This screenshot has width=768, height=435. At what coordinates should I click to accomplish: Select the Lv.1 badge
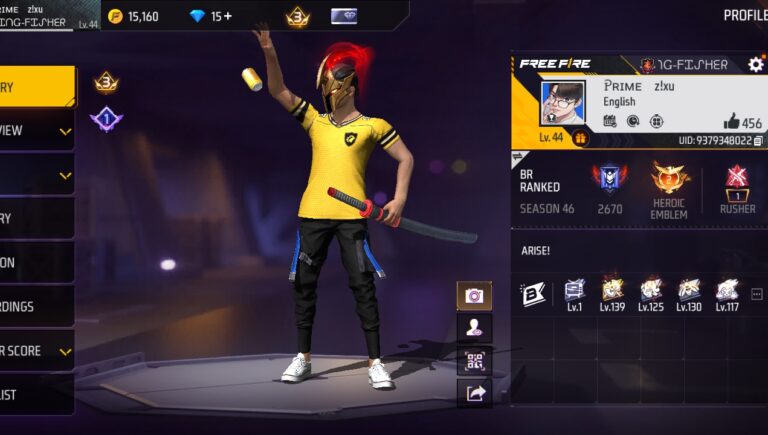click(x=574, y=291)
